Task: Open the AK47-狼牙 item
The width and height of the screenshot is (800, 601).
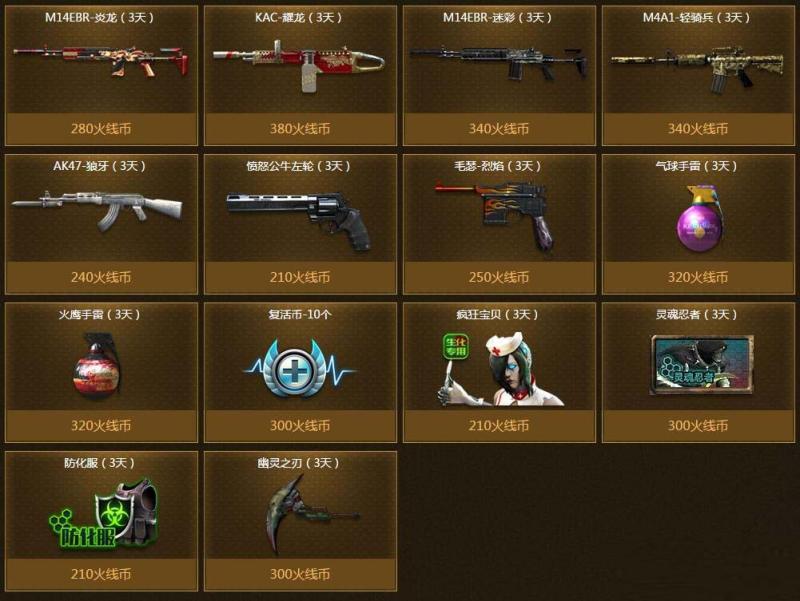Action: click(100, 211)
